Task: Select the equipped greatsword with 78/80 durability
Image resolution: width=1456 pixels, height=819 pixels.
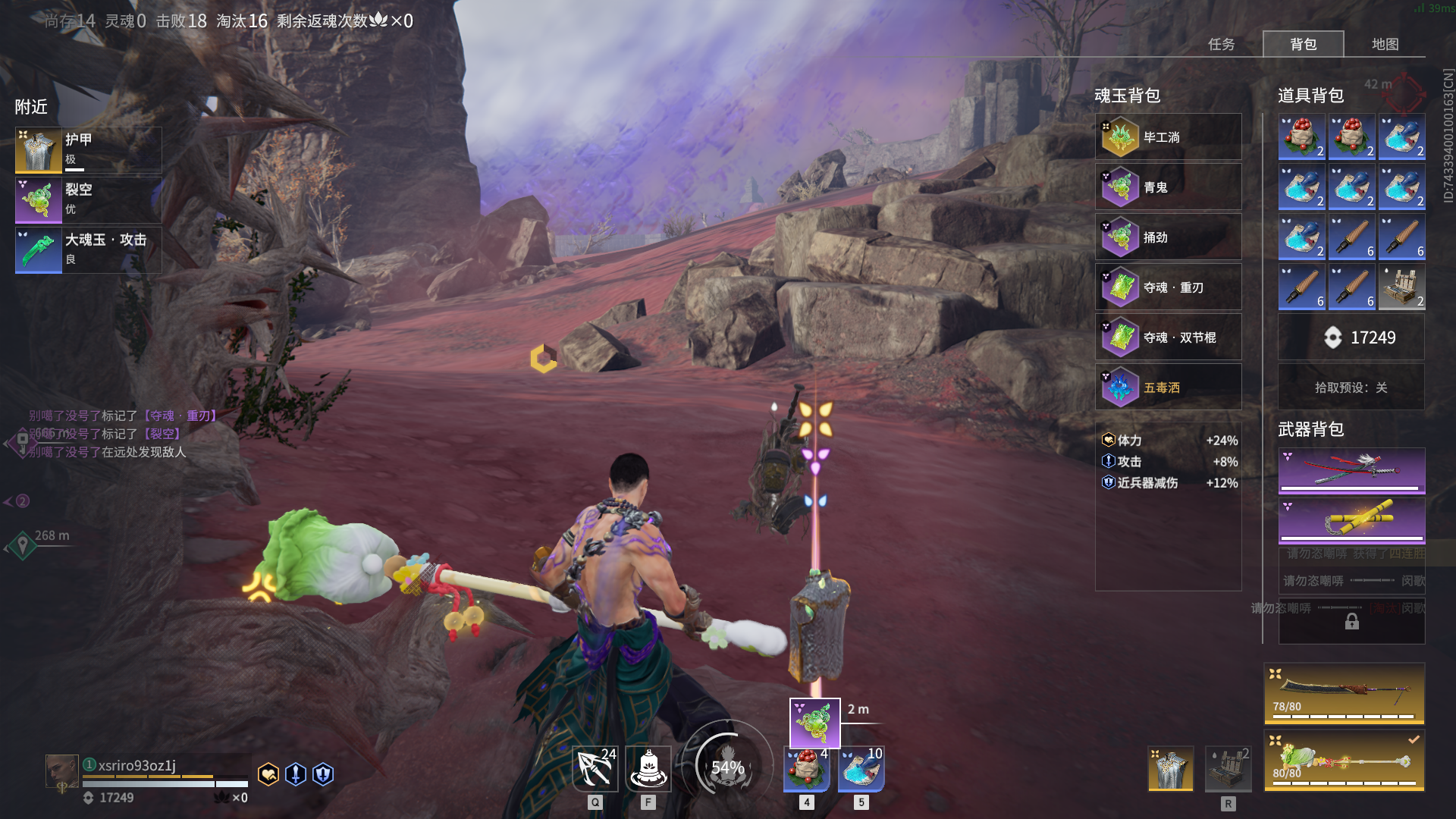Action: click(1344, 693)
